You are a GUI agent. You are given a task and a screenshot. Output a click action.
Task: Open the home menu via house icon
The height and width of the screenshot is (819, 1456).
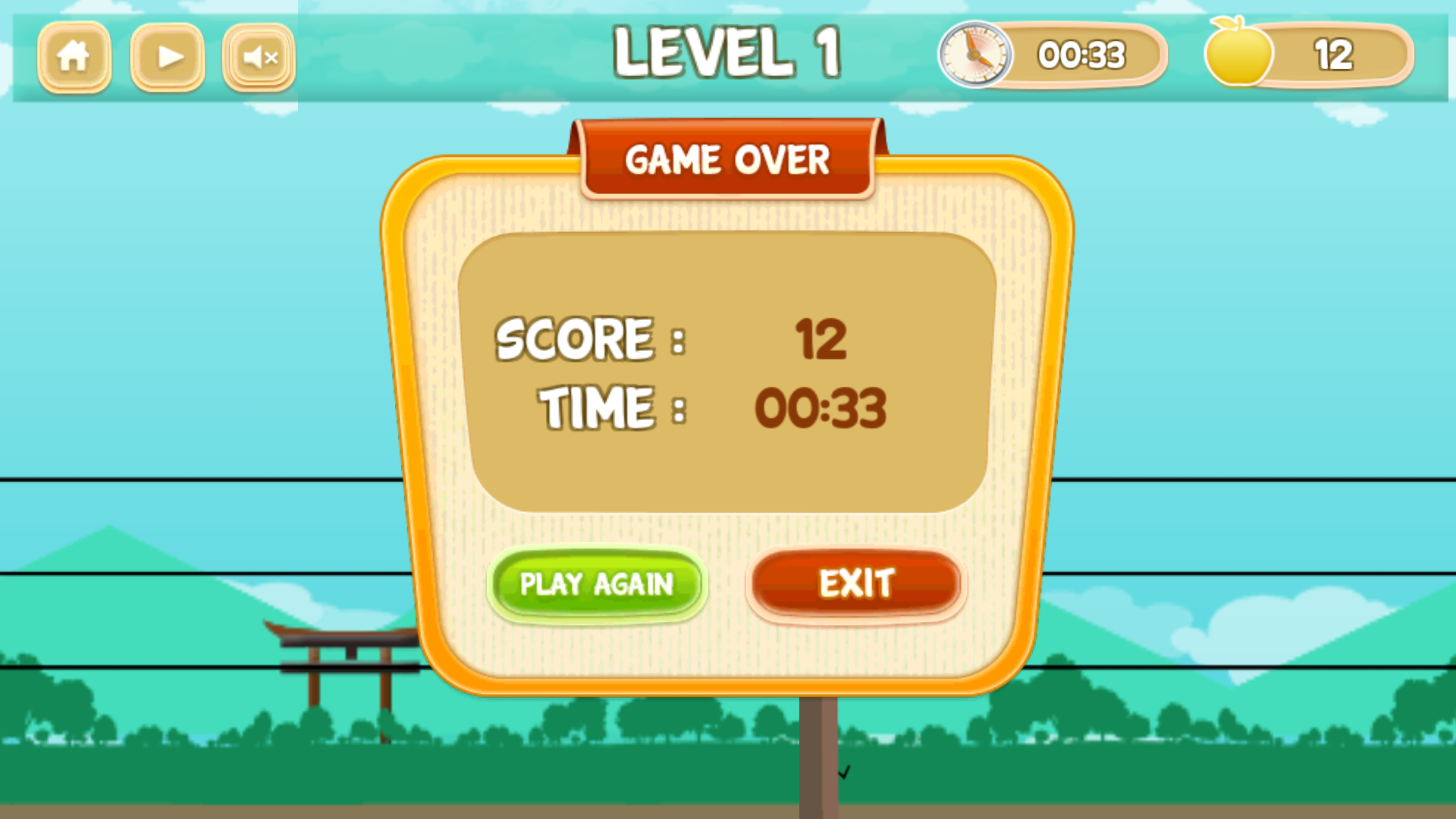pyautogui.click(x=74, y=56)
